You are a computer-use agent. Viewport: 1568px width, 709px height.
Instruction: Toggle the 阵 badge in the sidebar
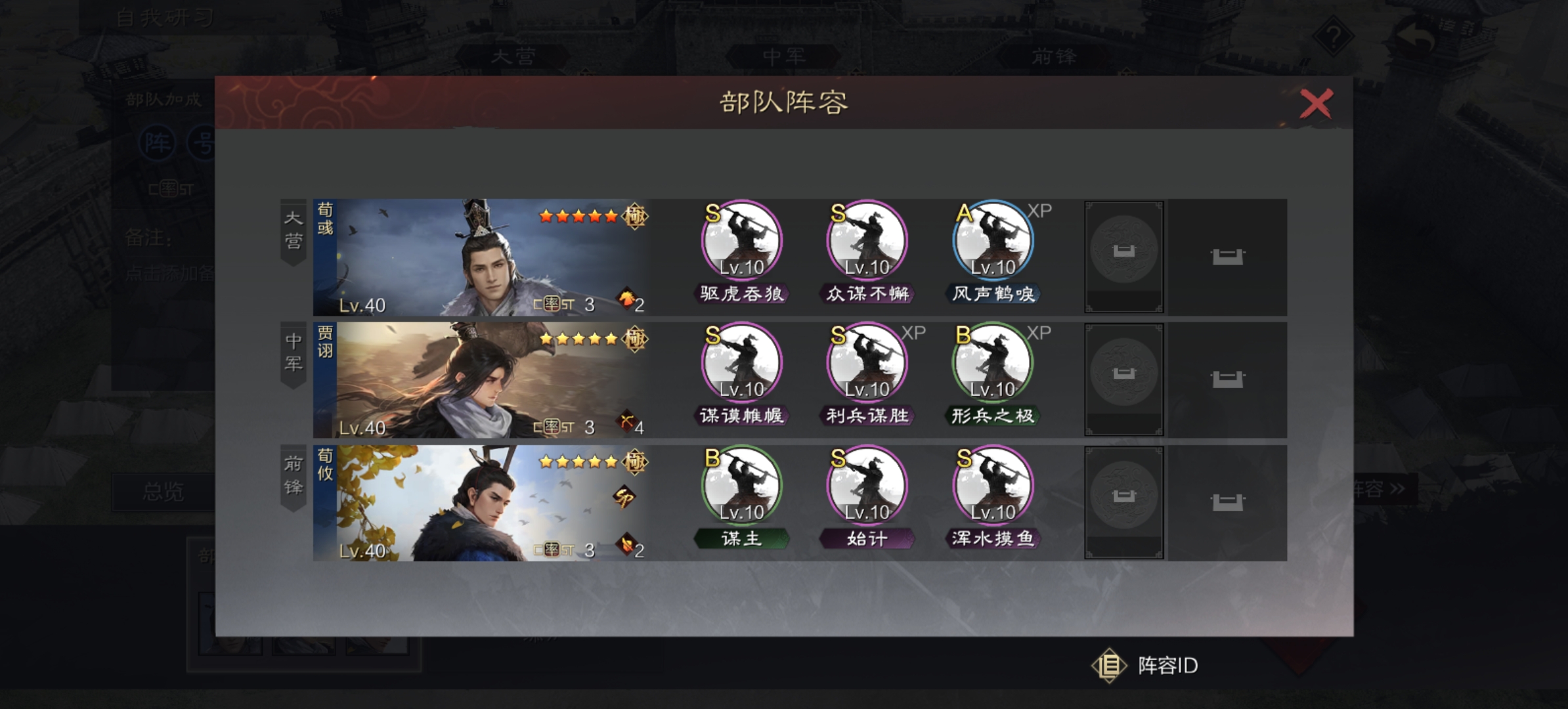(160, 141)
